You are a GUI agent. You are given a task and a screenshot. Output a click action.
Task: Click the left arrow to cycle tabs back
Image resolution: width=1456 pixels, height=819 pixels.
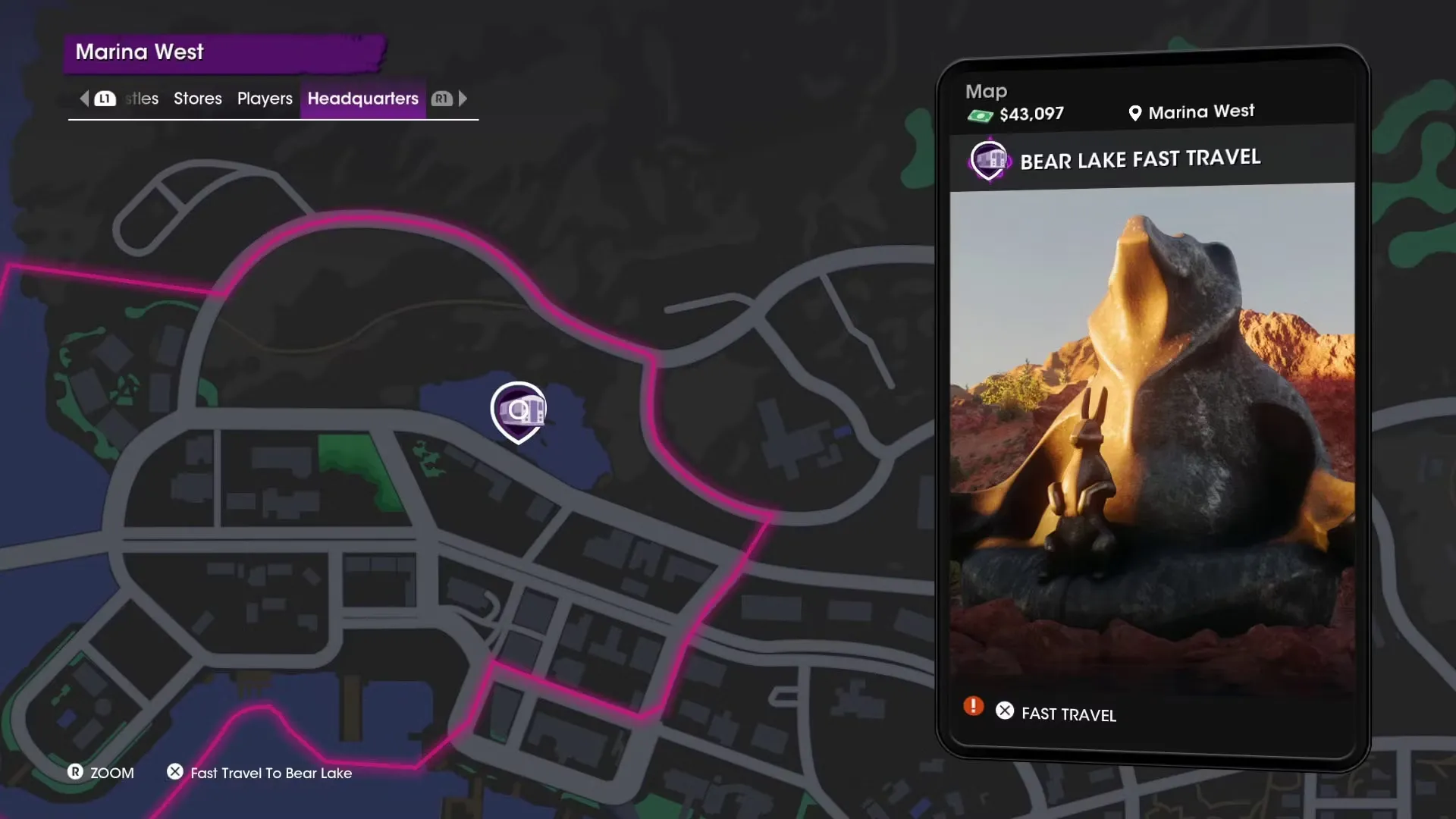click(x=84, y=99)
